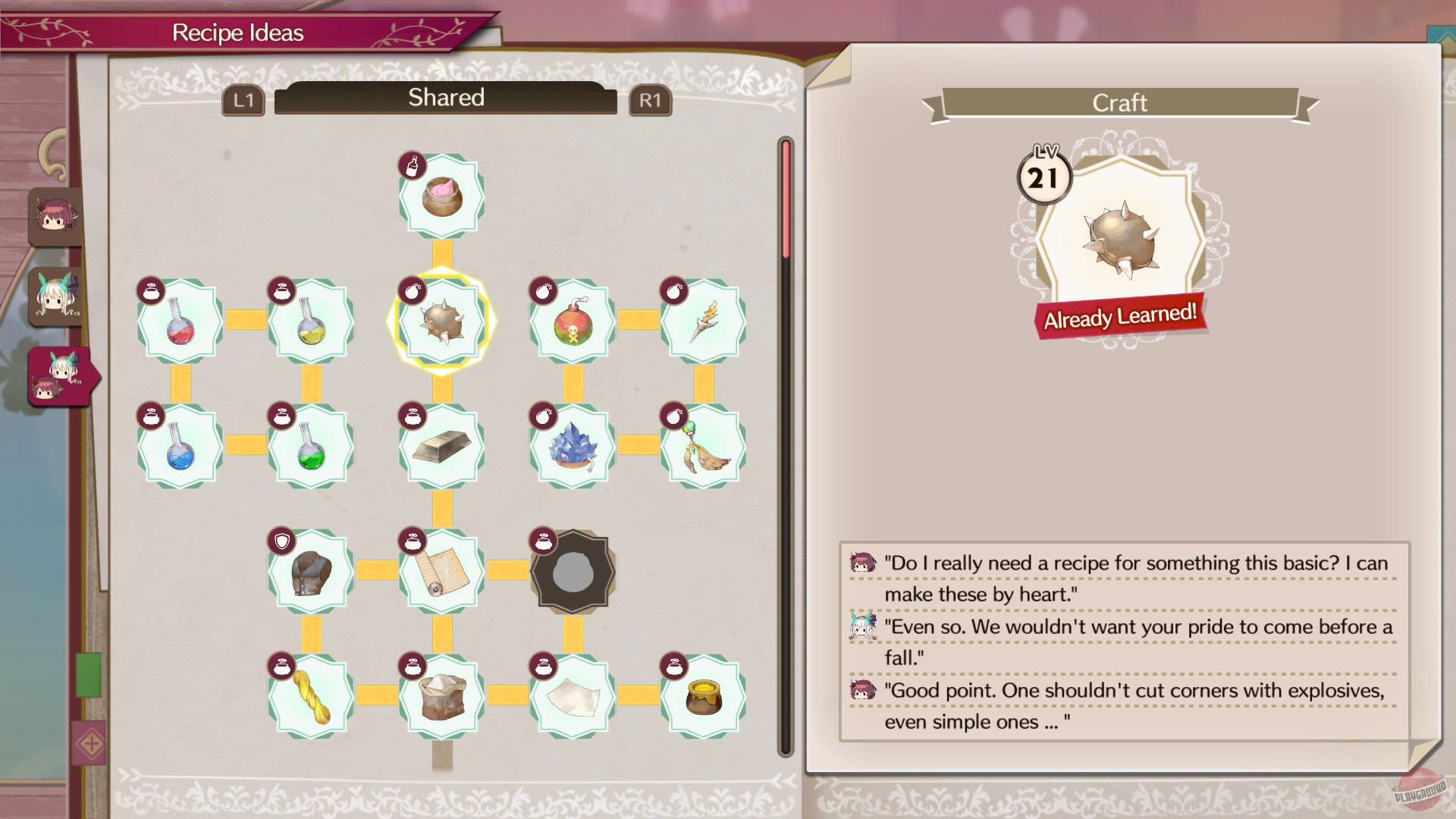This screenshot has height=819, width=1456.
Task: Select the pink jam pot recipe at the top
Action: (x=443, y=195)
